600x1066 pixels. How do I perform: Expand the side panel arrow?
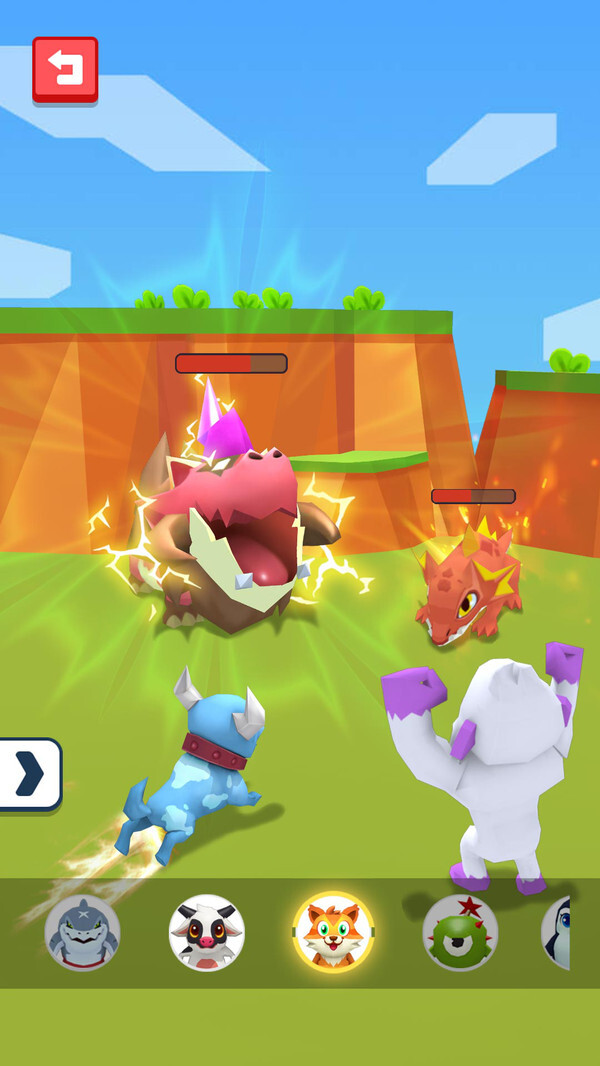click(30, 773)
